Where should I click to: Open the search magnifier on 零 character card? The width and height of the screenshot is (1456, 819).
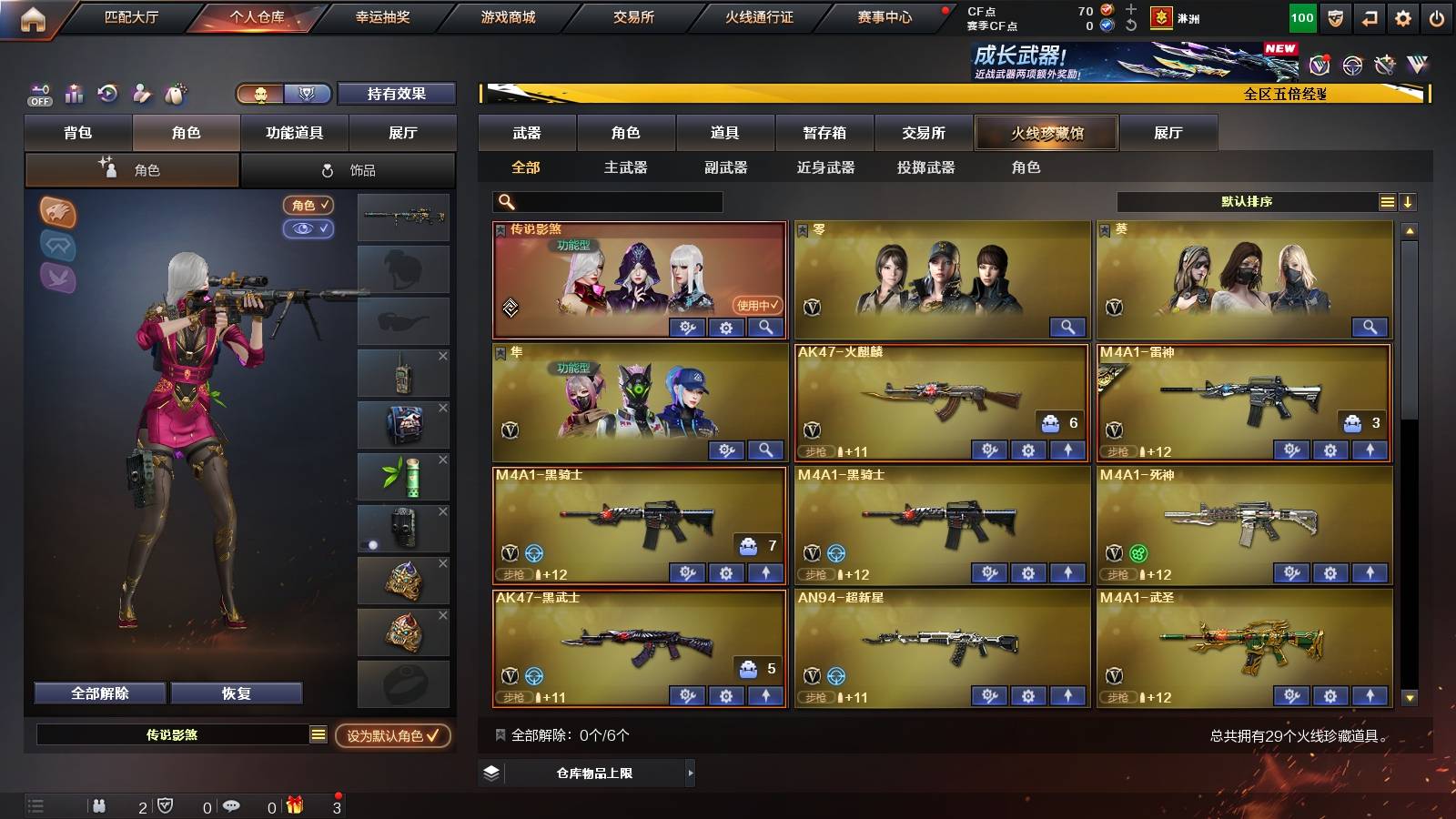coord(1068,327)
